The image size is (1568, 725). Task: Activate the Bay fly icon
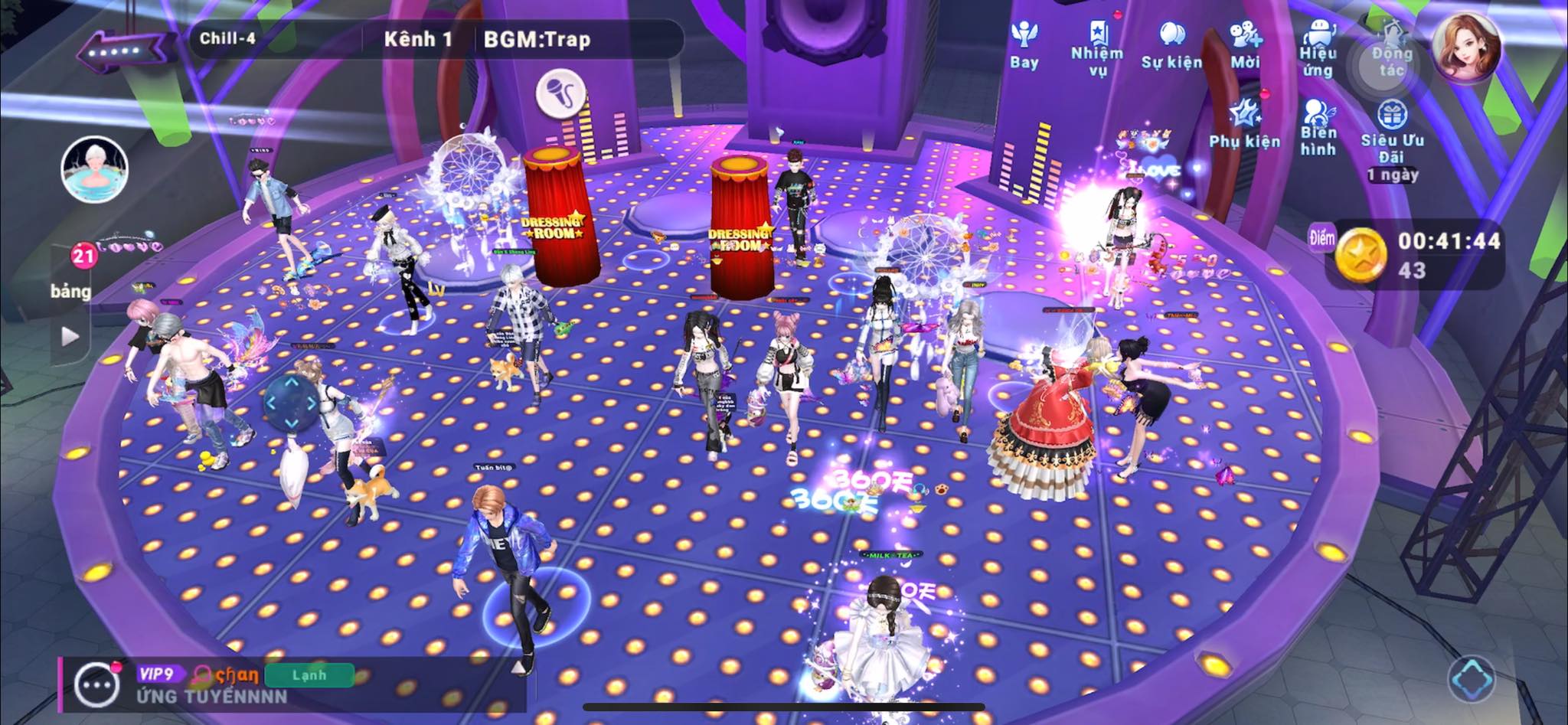point(1024,44)
